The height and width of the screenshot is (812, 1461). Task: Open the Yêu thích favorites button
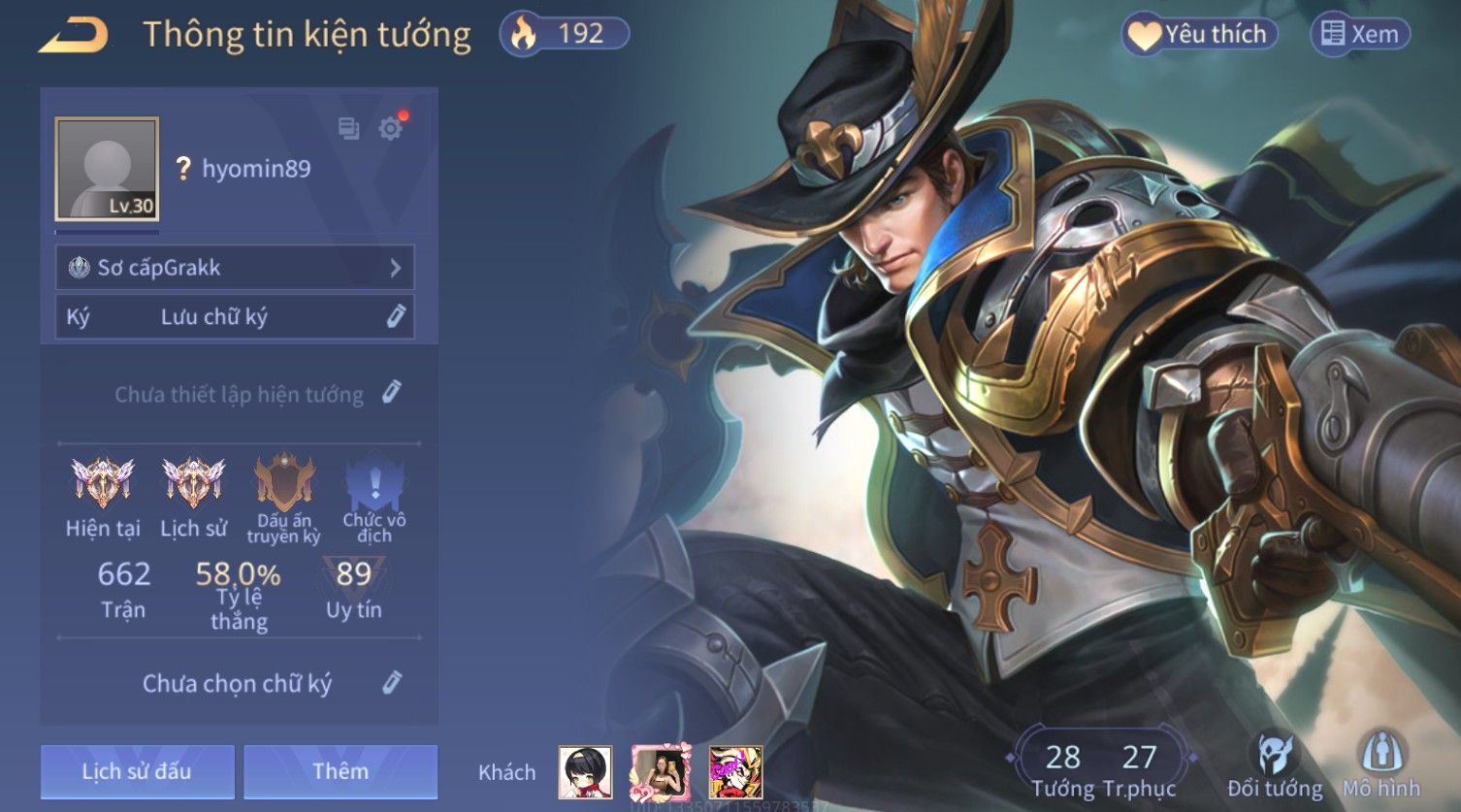click(x=1199, y=35)
